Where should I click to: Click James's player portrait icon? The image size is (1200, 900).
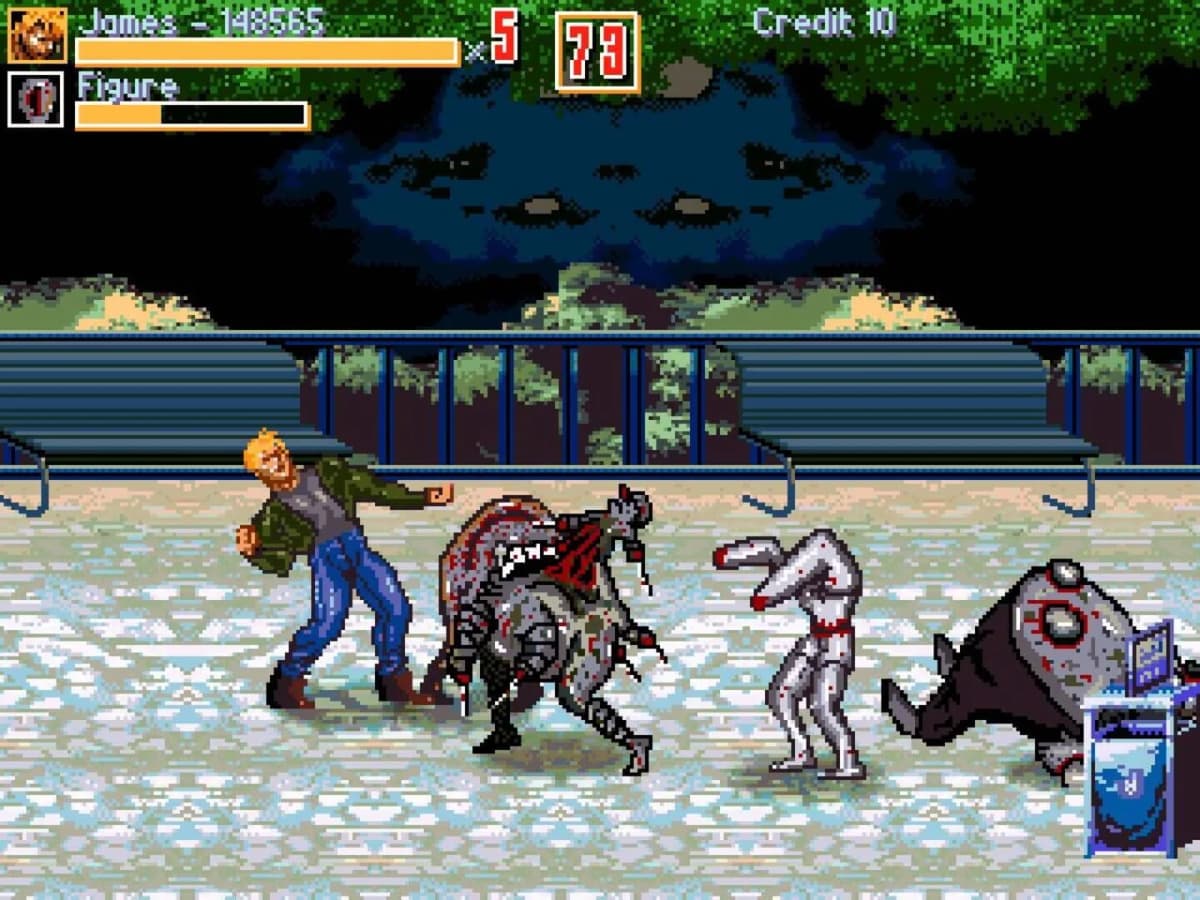37,35
